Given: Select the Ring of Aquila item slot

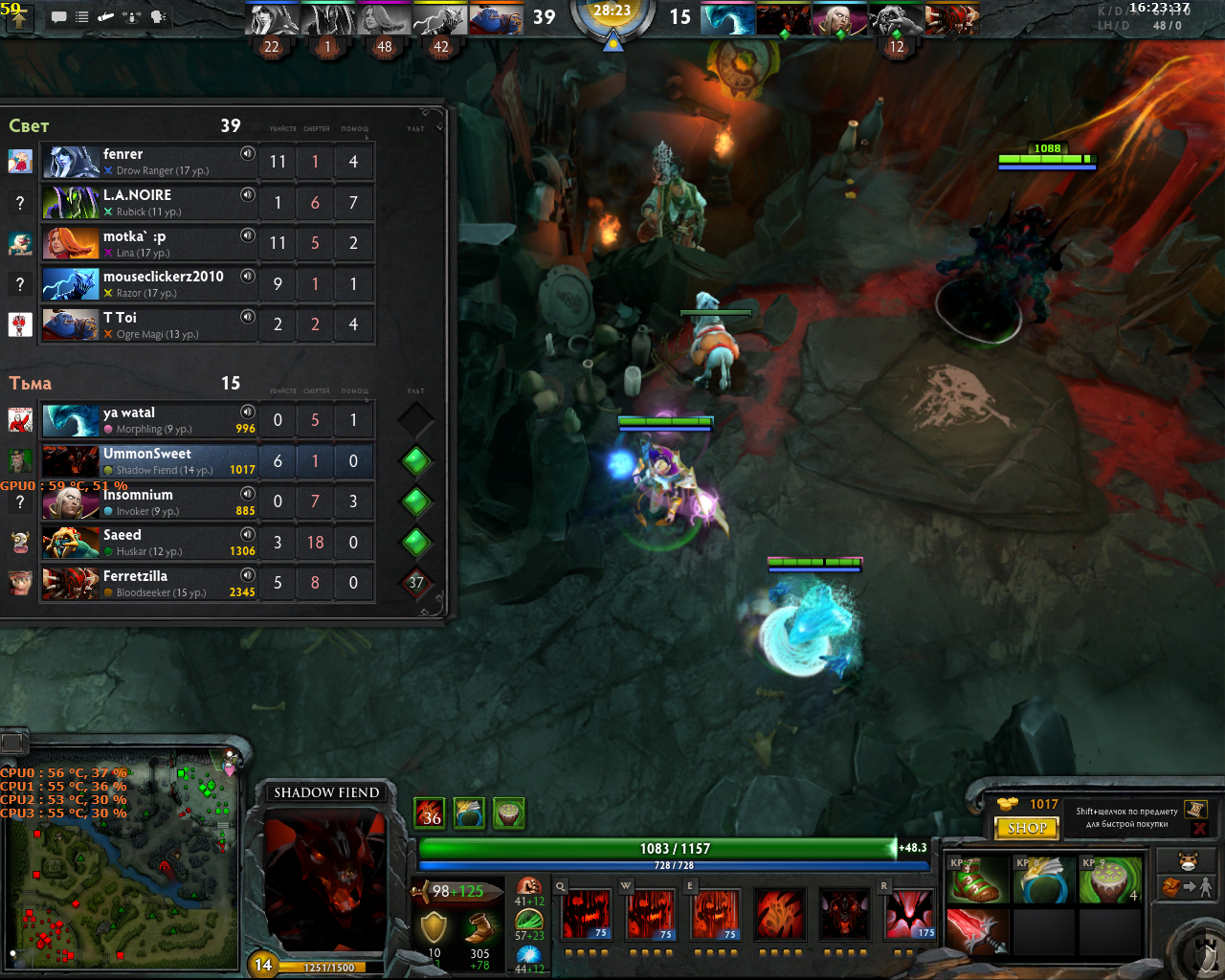Looking at the screenshot, I should pyautogui.click(x=1042, y=880).
